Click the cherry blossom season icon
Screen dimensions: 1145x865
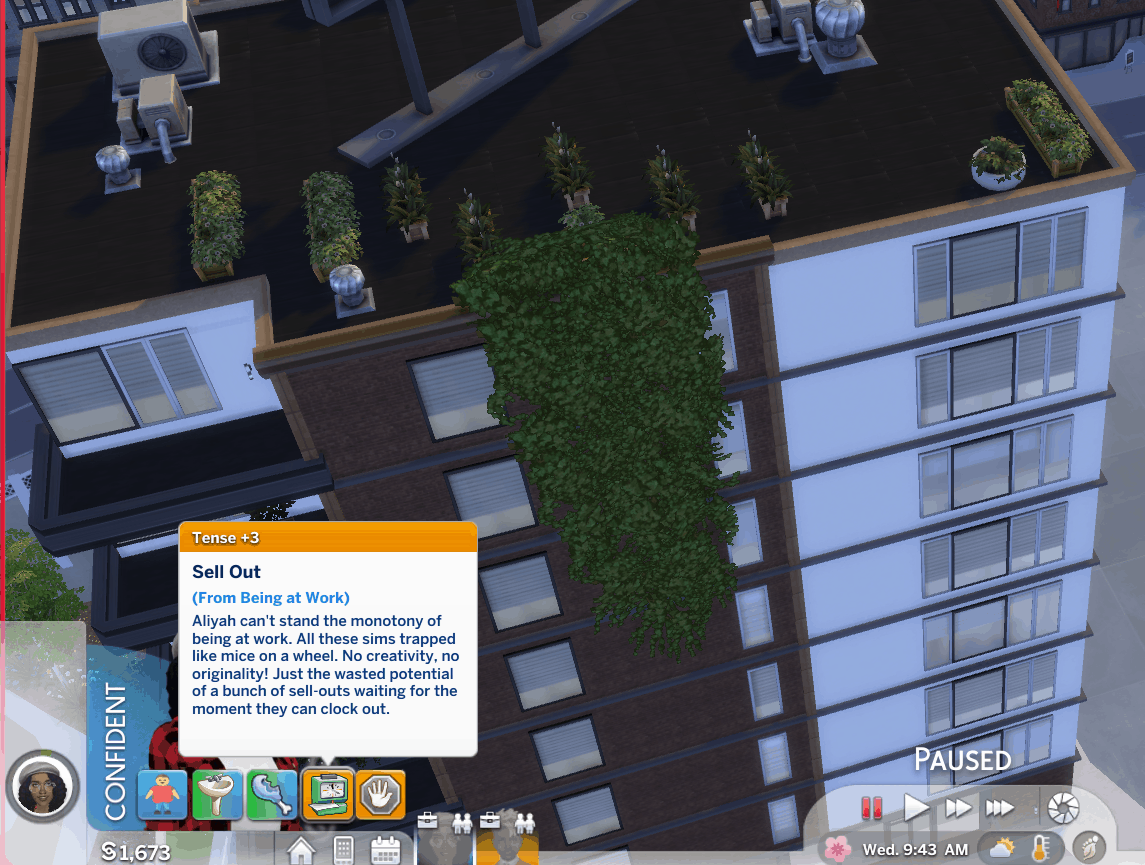838,849
